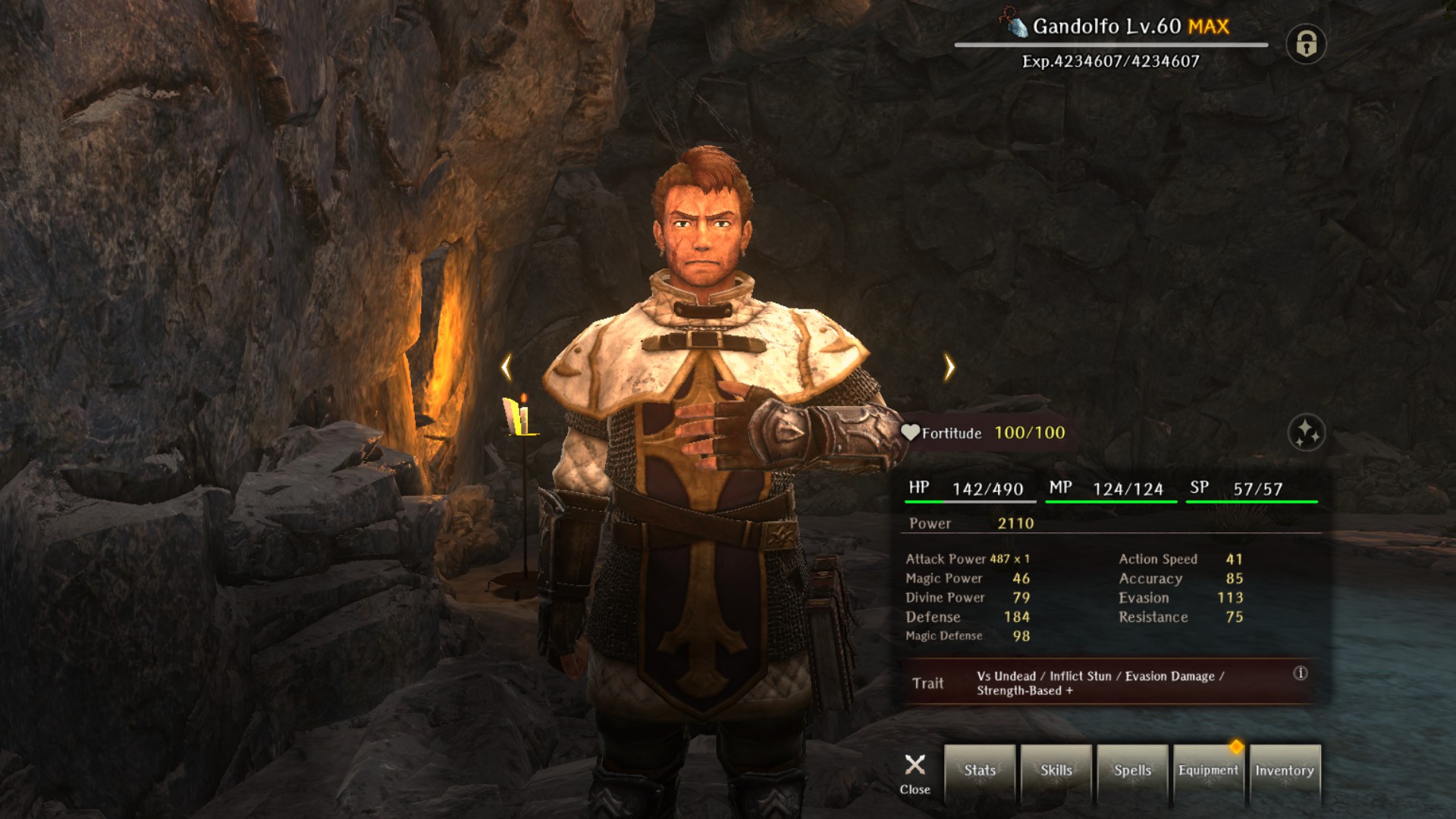Show the Inventory tab
Image resolution: width=1456 pixels, height=819 pixels.
pyautogui.click(x=1285, y=771)
